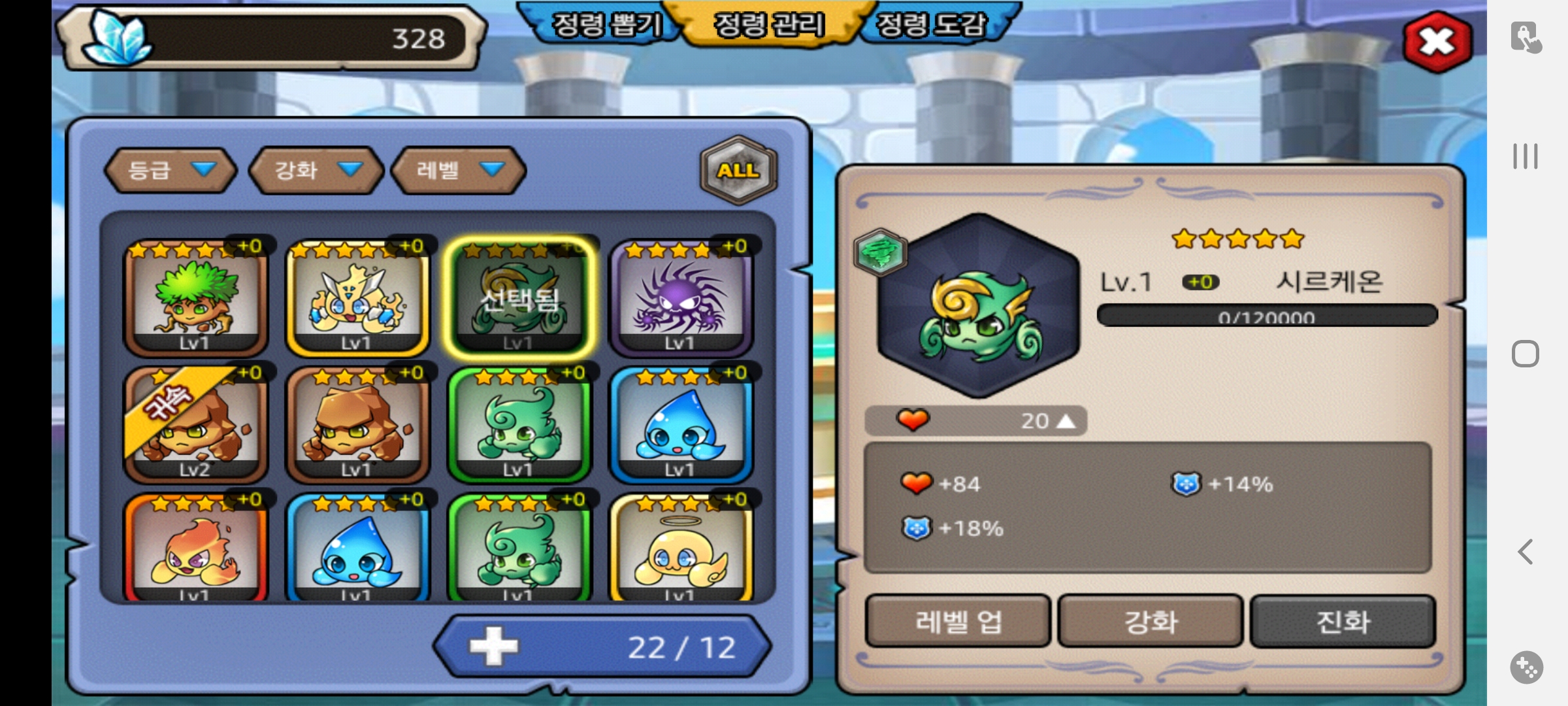1568x706 pixels.
Task: Tap the Android back navigation arrow
Action: (x=1526, y=552)
